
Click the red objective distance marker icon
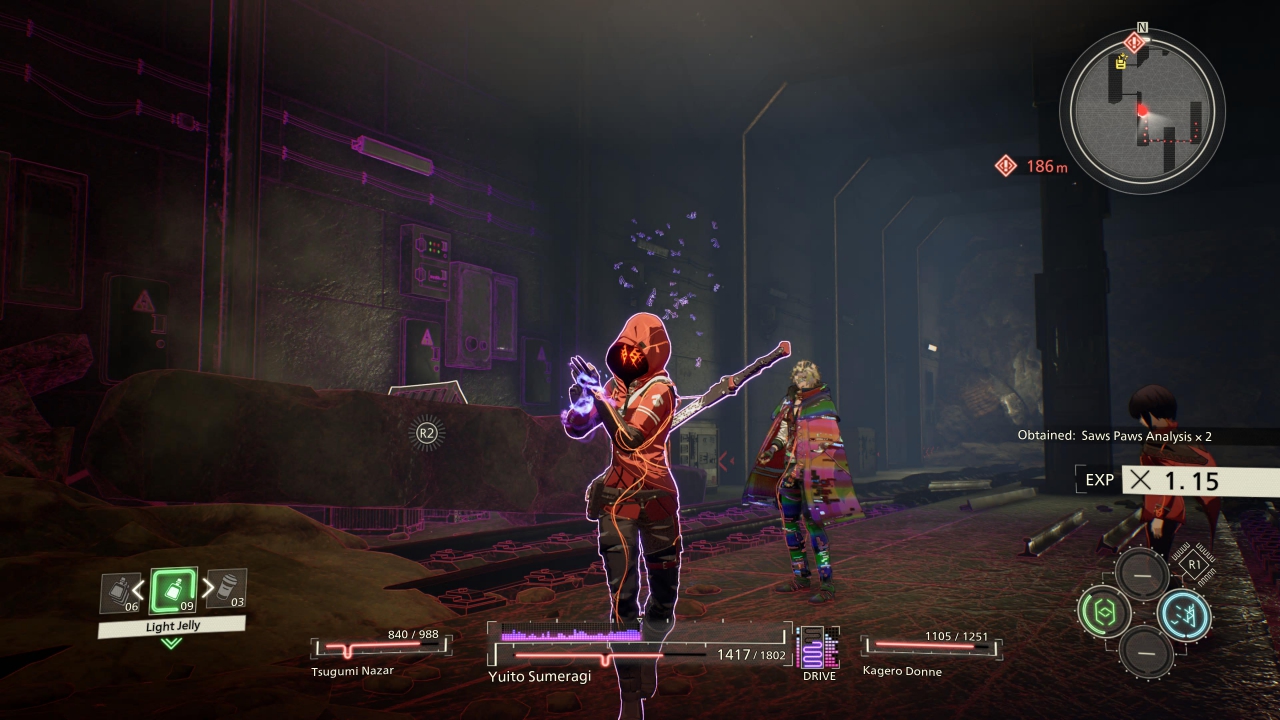pos(1006,166)
